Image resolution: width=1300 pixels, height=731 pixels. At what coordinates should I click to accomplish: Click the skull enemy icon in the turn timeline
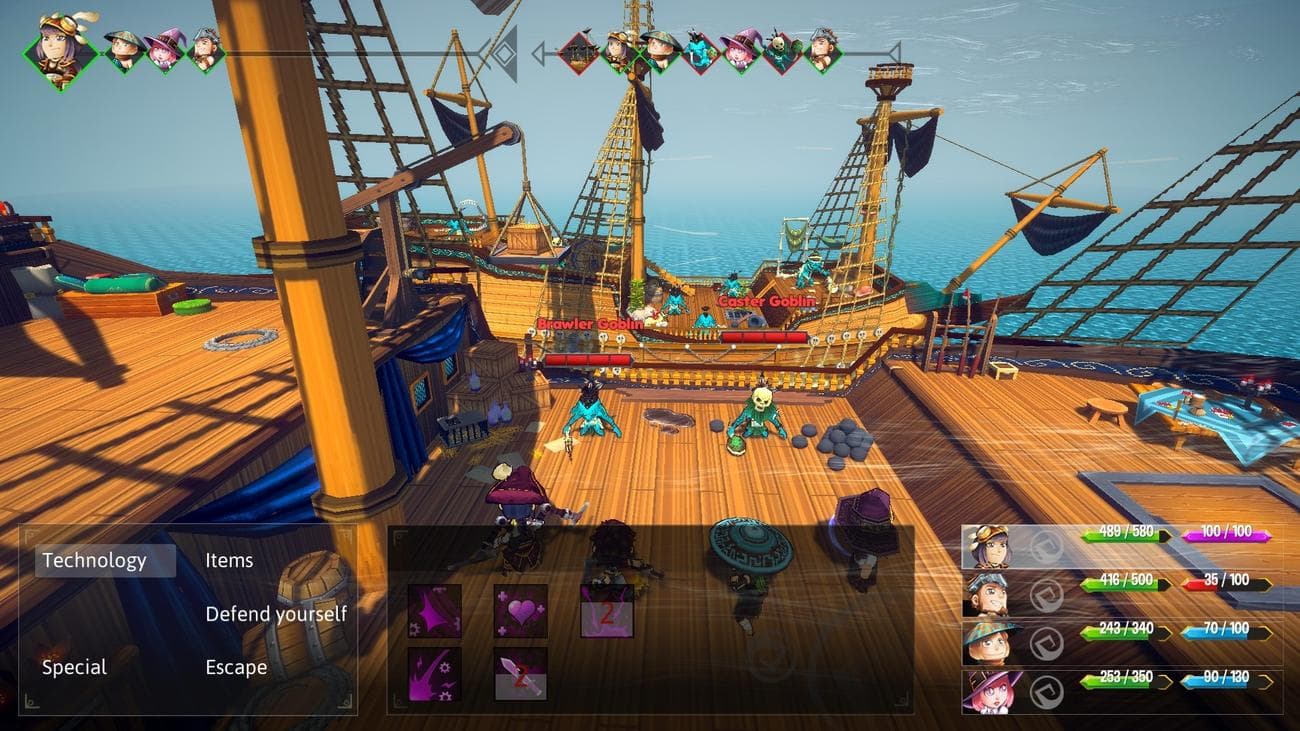778,50
